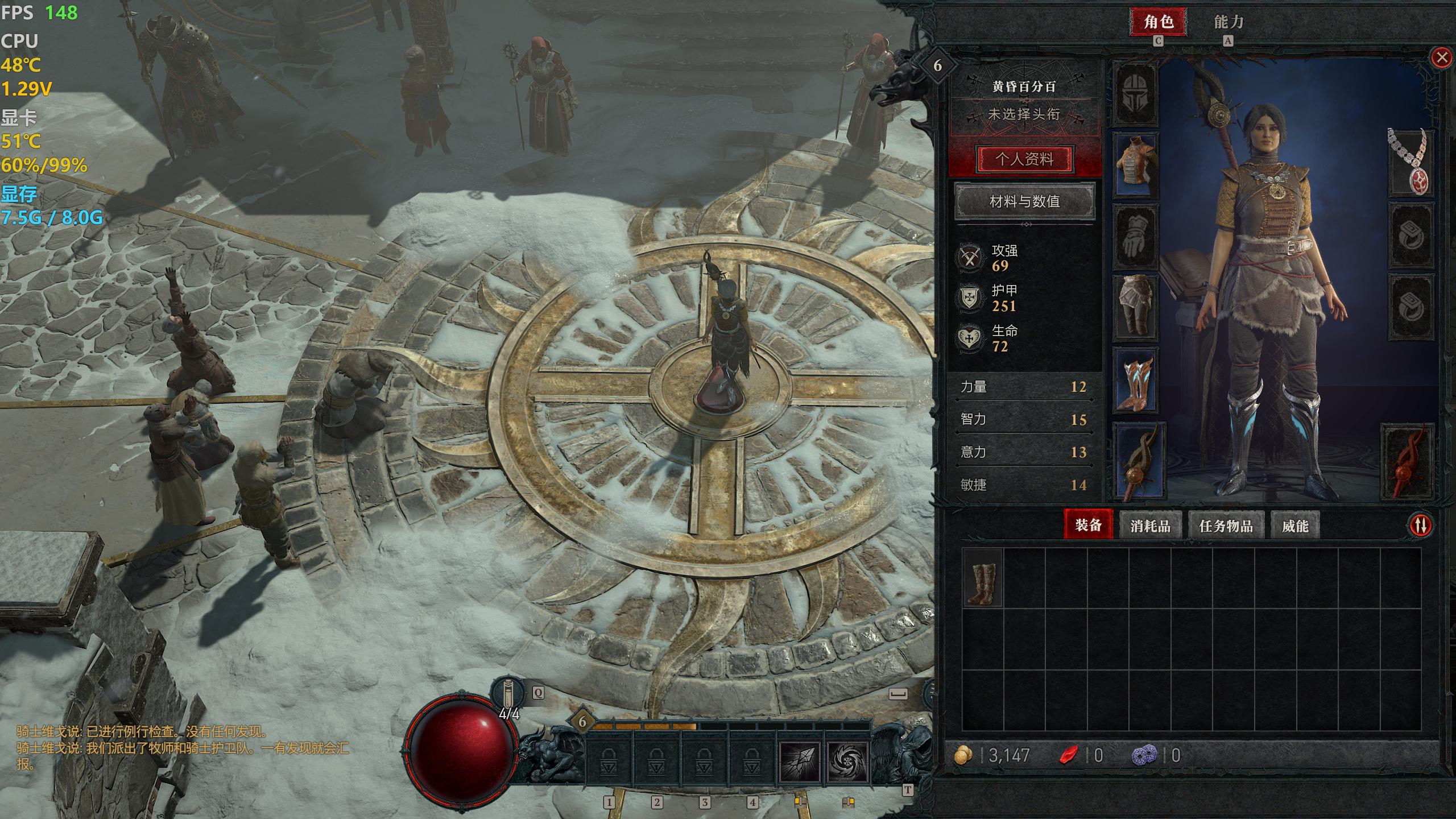The width and height of the screenshot is (1456, 819).
Task: Select the leather boots in inventory
Action: click(x=982, y=584)
